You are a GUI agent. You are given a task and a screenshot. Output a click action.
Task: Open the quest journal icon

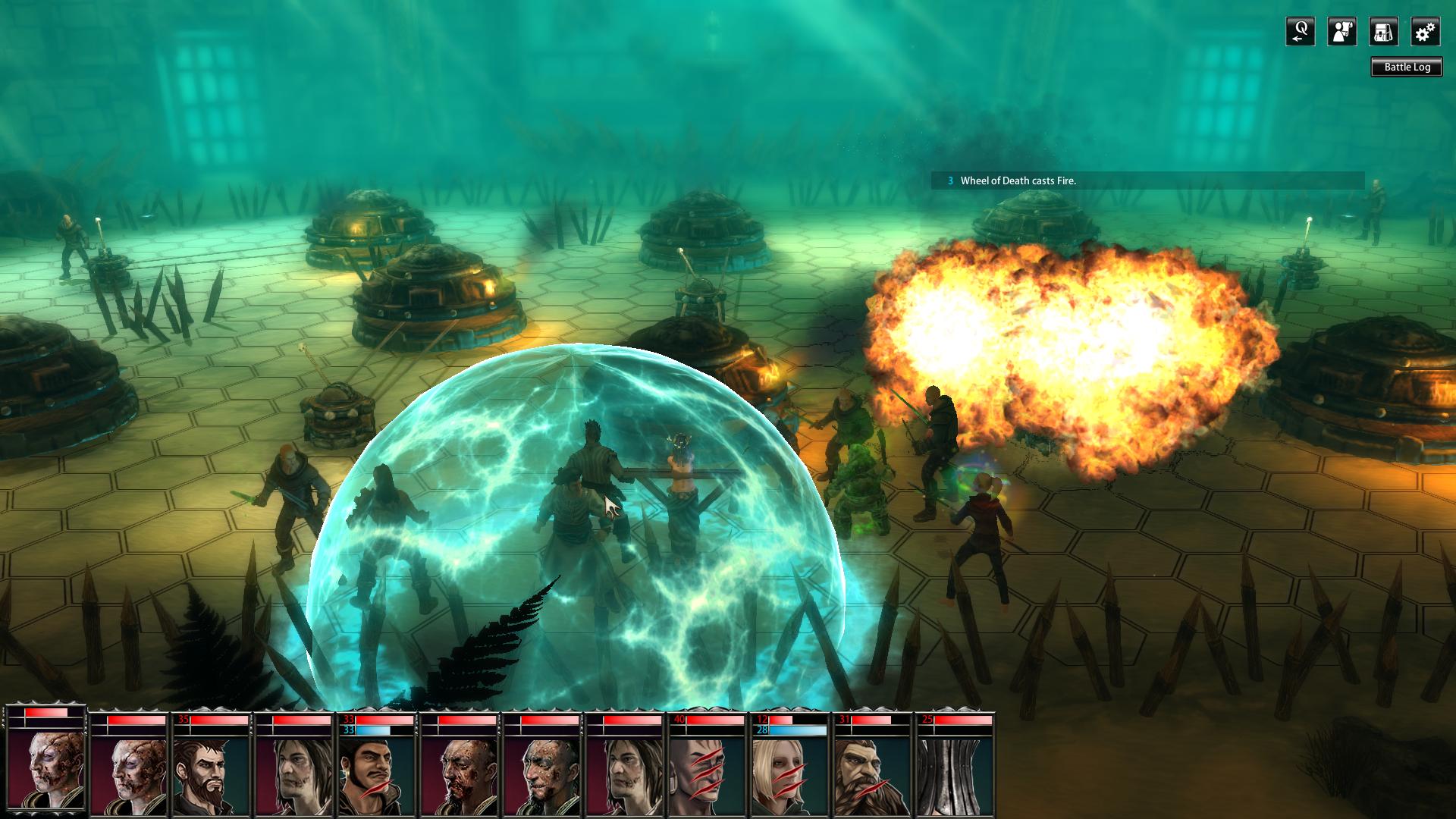pos(1342,33)
